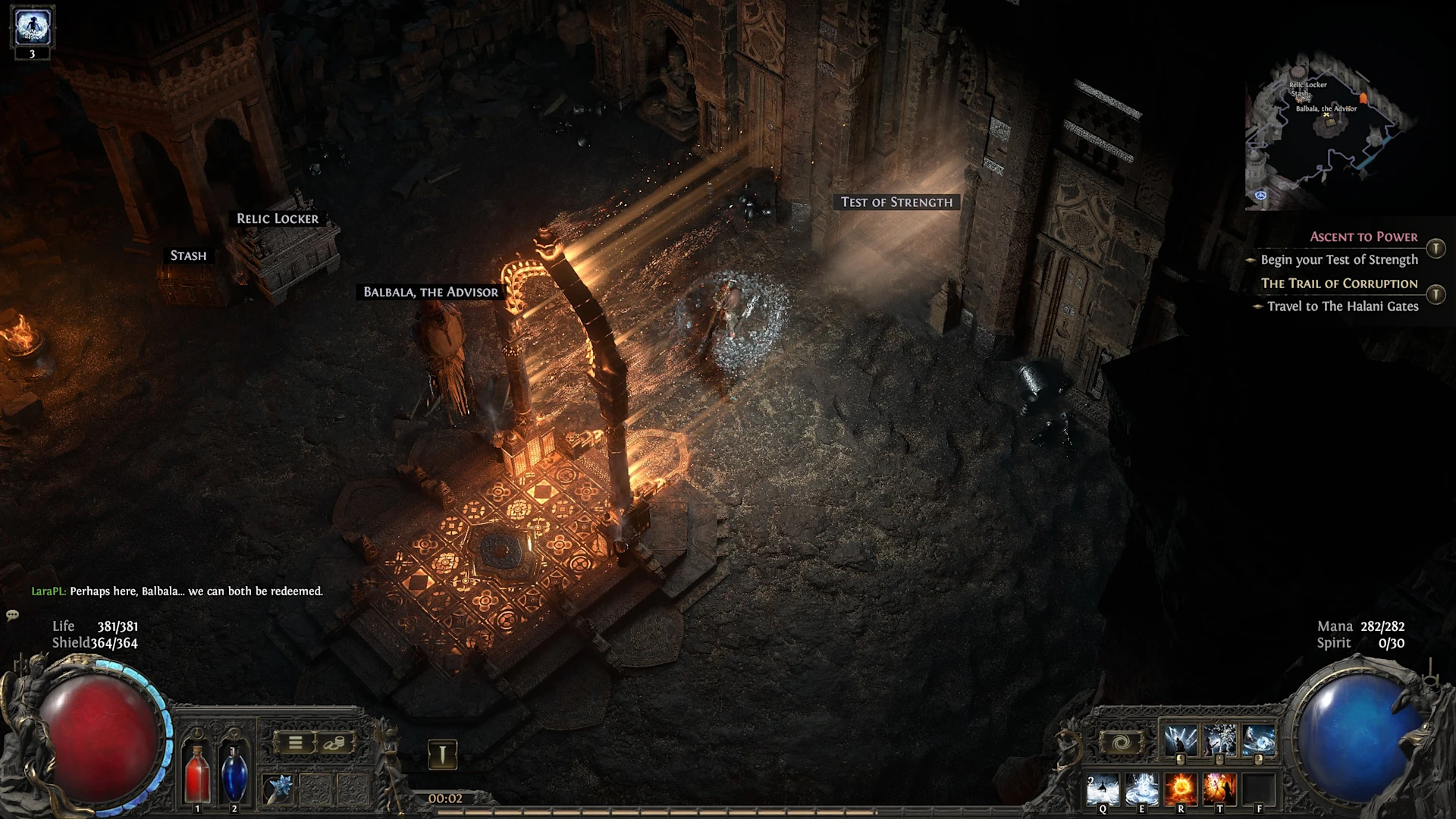Open the rings and coins shop button

point(334,743)
